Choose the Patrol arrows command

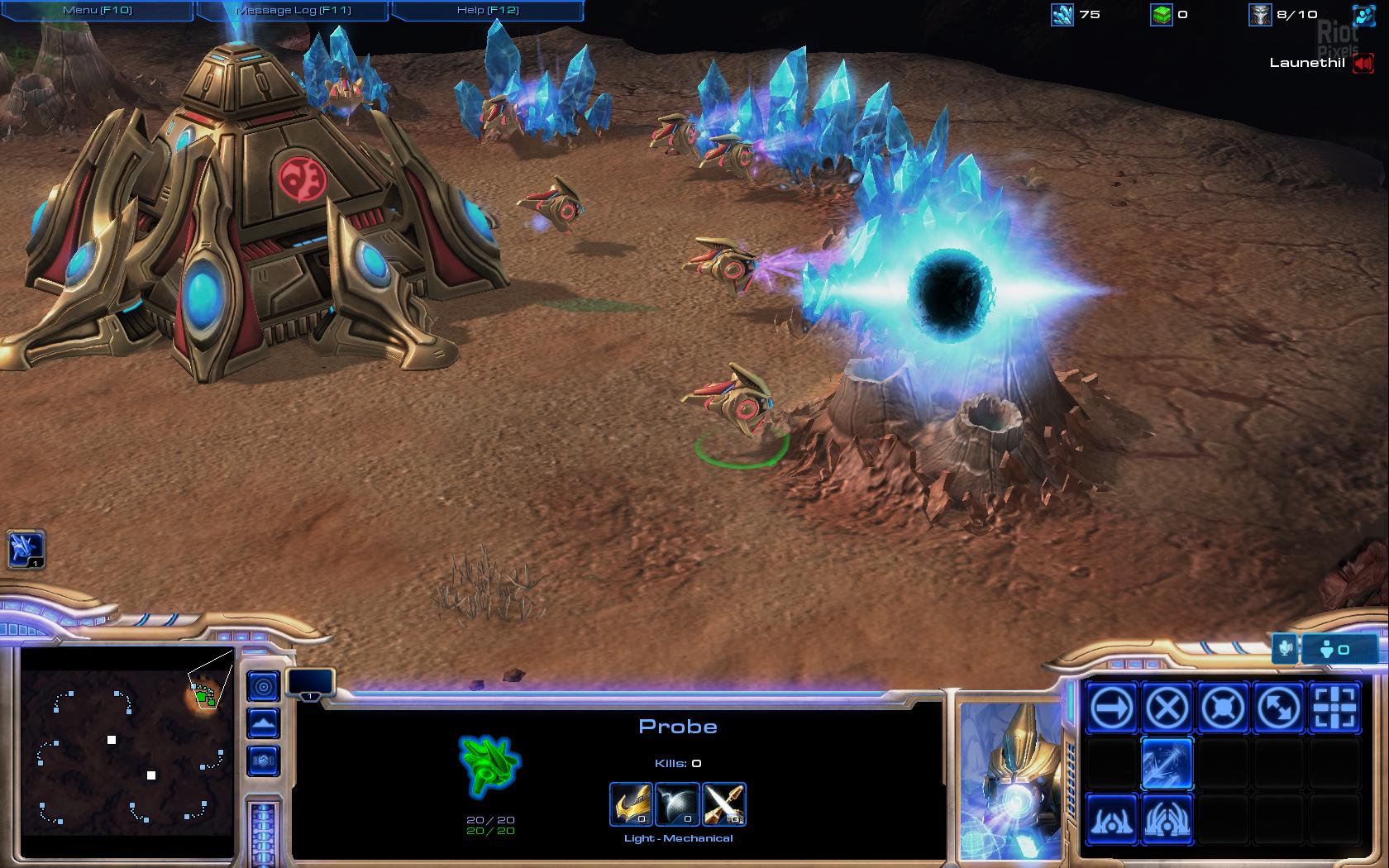point(1278,708)
